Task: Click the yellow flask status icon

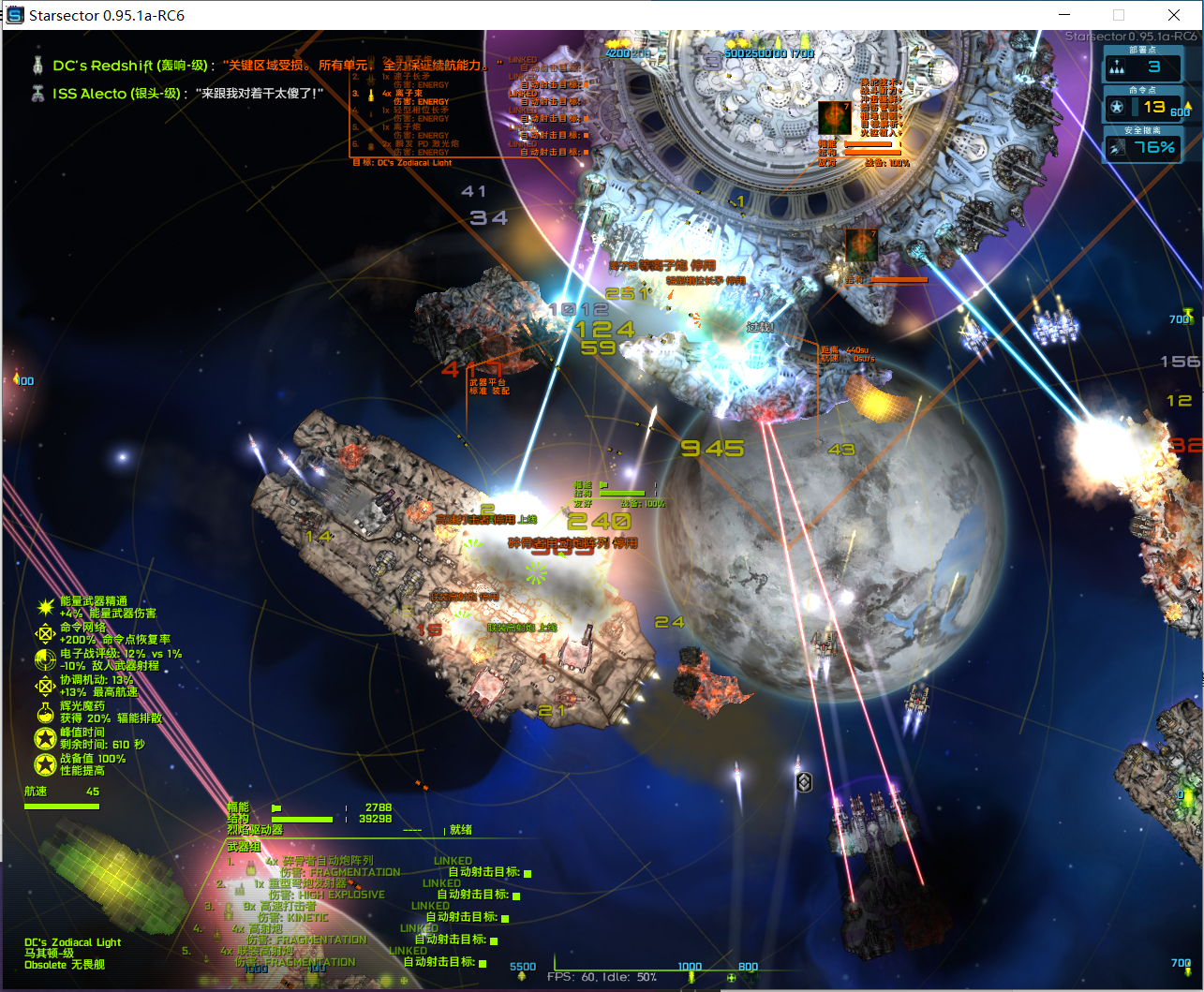Action: 44,711
